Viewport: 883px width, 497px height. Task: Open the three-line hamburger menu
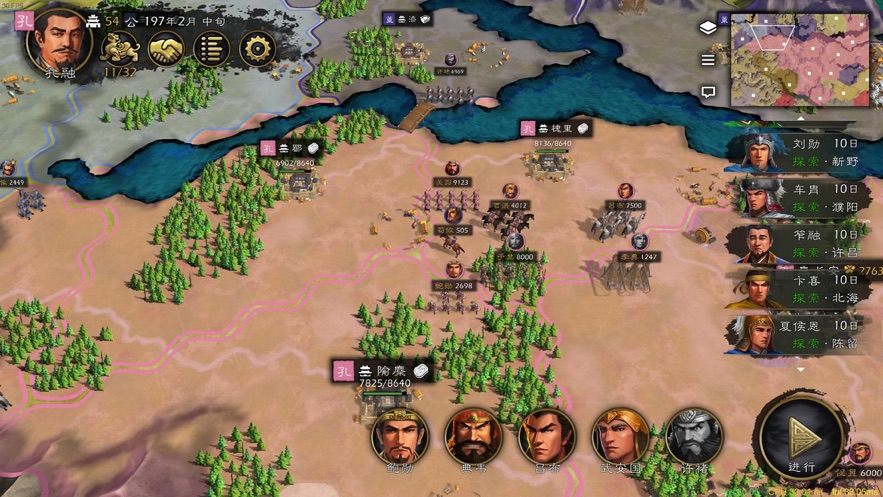pyautogui.click(x=708, y=60)
